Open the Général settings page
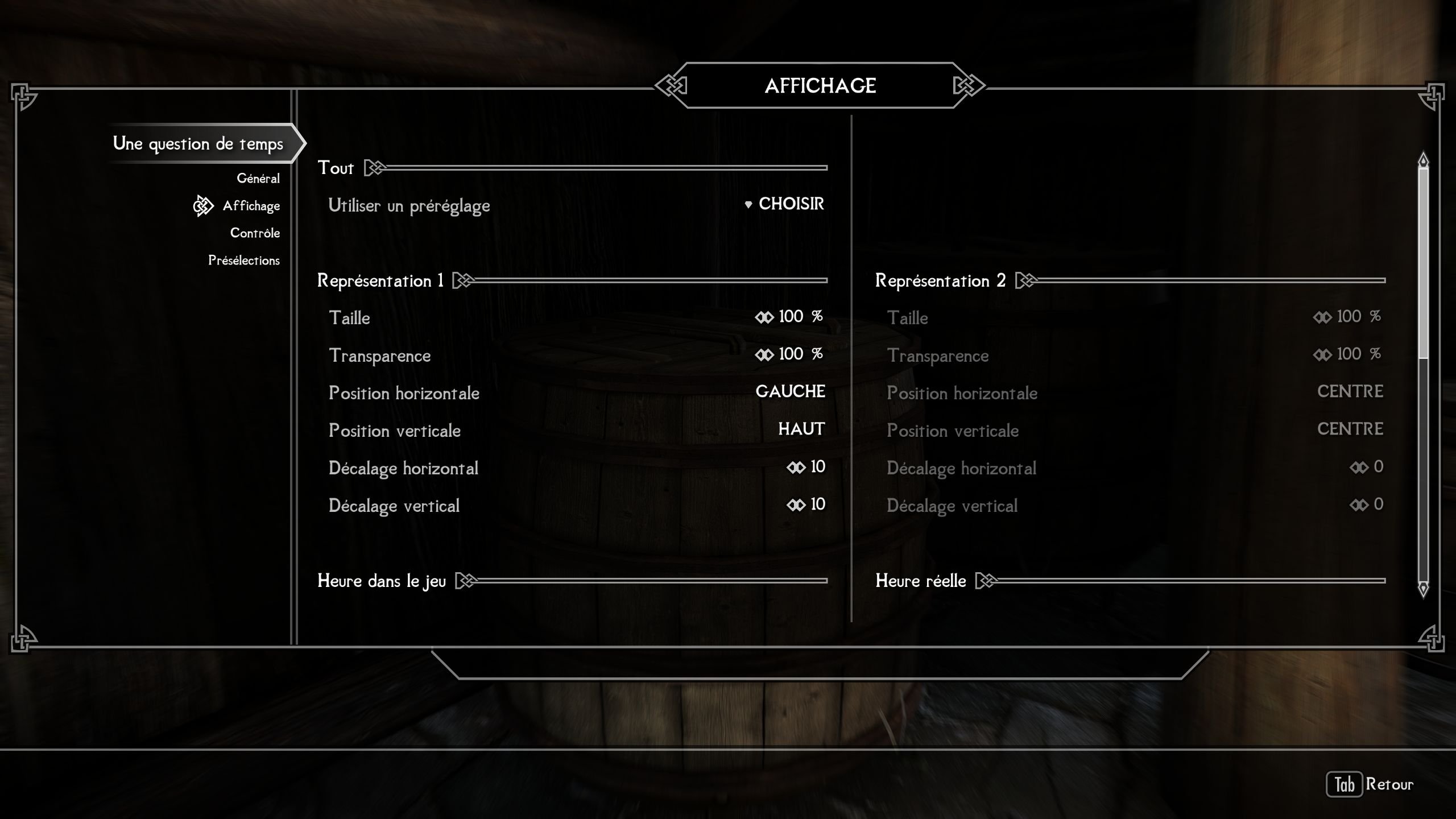The height and width of the screenshot is (819, 1456). click(x=258, y=179)
